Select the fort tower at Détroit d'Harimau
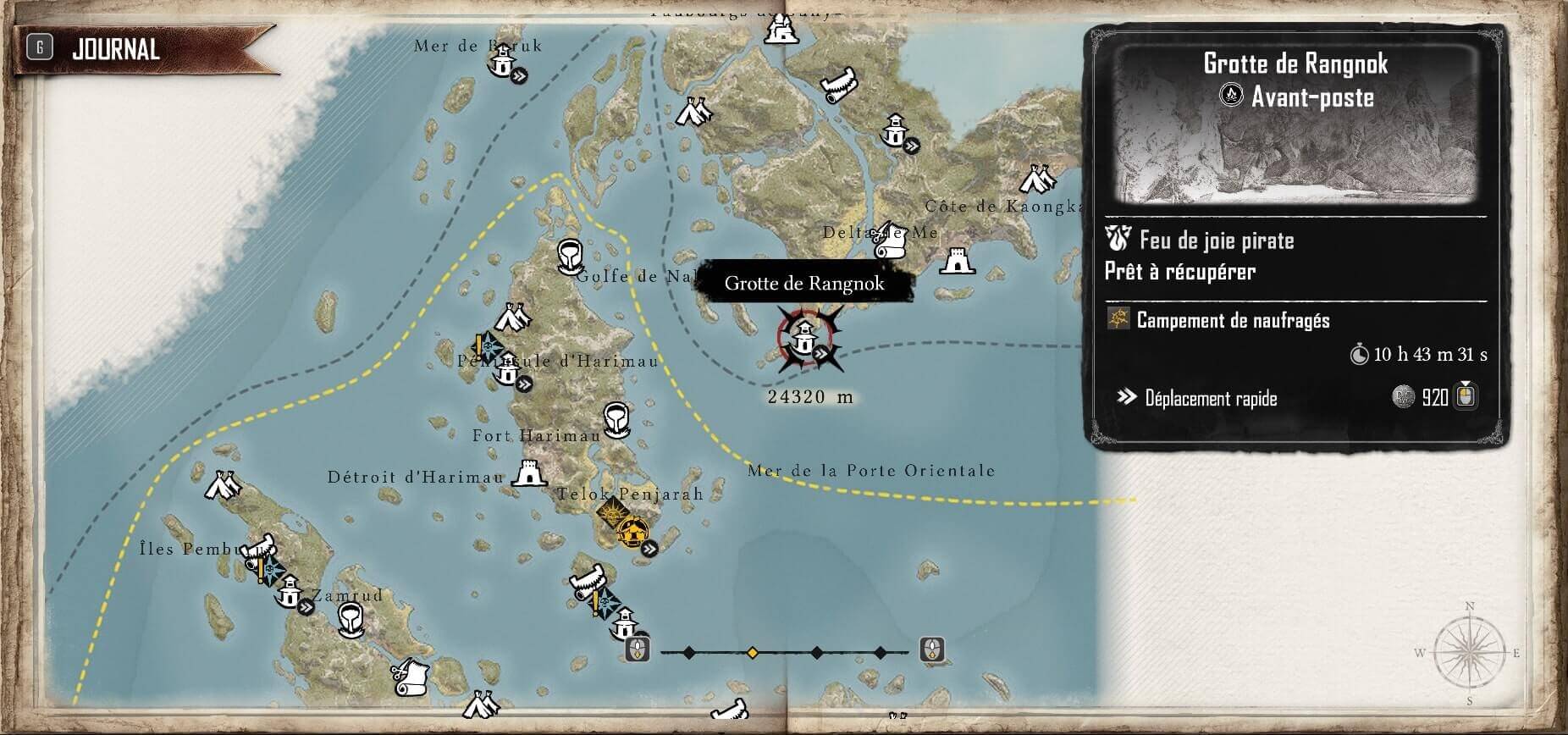This screenshot has height=735, width=1568. pyautogui.click(x=529, y=474)
